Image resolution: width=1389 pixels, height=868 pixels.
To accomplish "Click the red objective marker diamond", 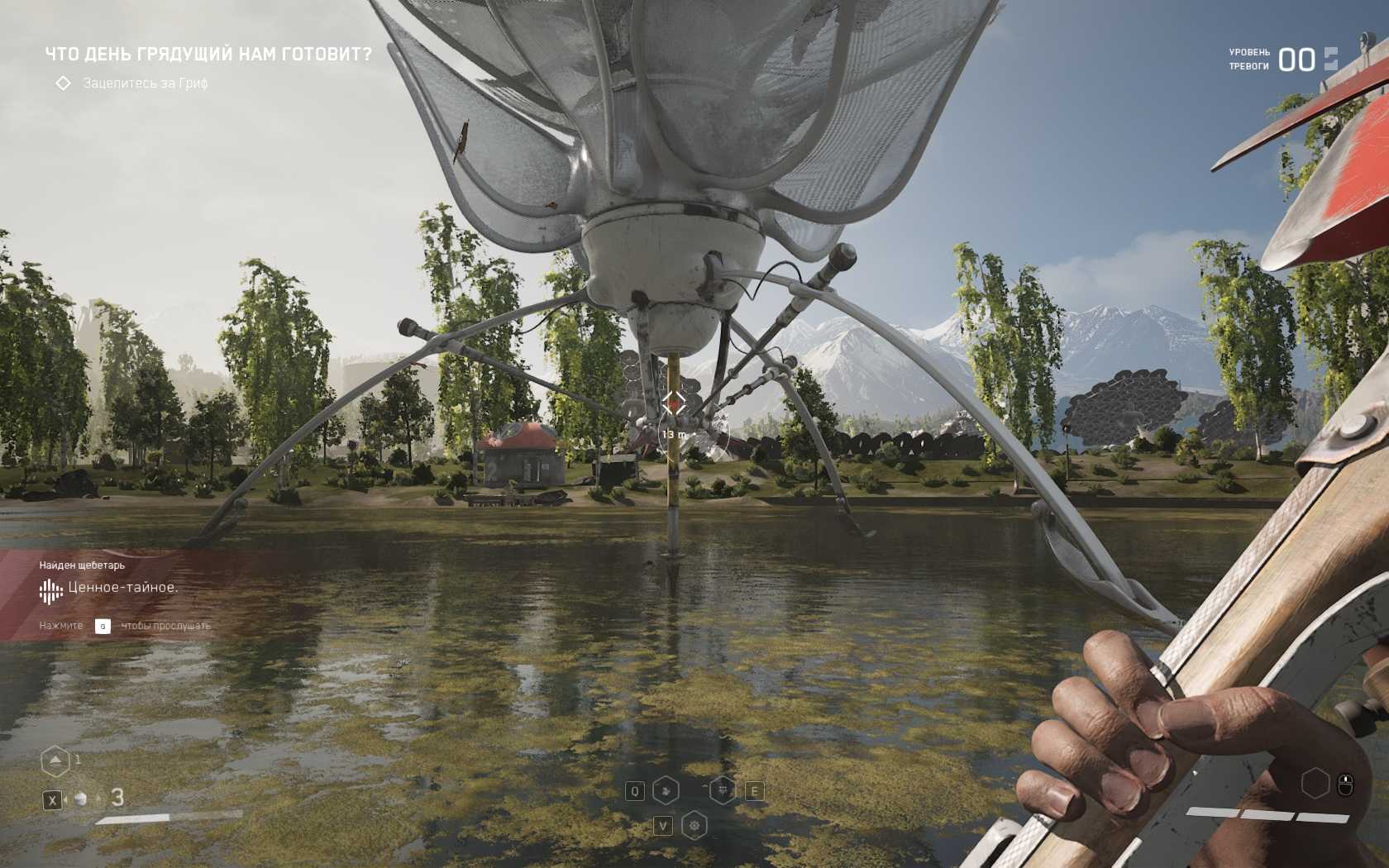I will pyautogui.click(x=673, y=403).
